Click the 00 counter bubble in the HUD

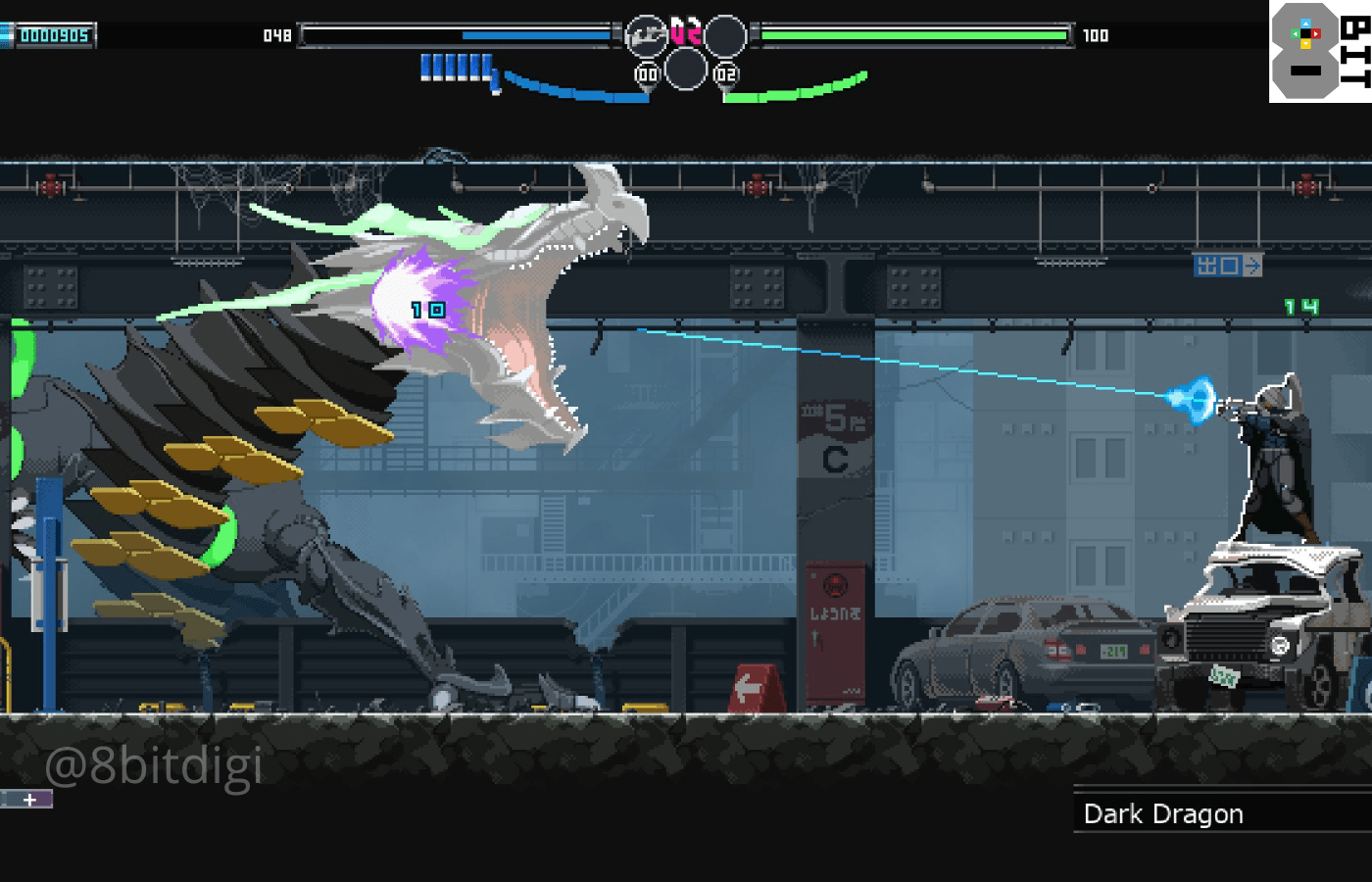click(647, 73)
